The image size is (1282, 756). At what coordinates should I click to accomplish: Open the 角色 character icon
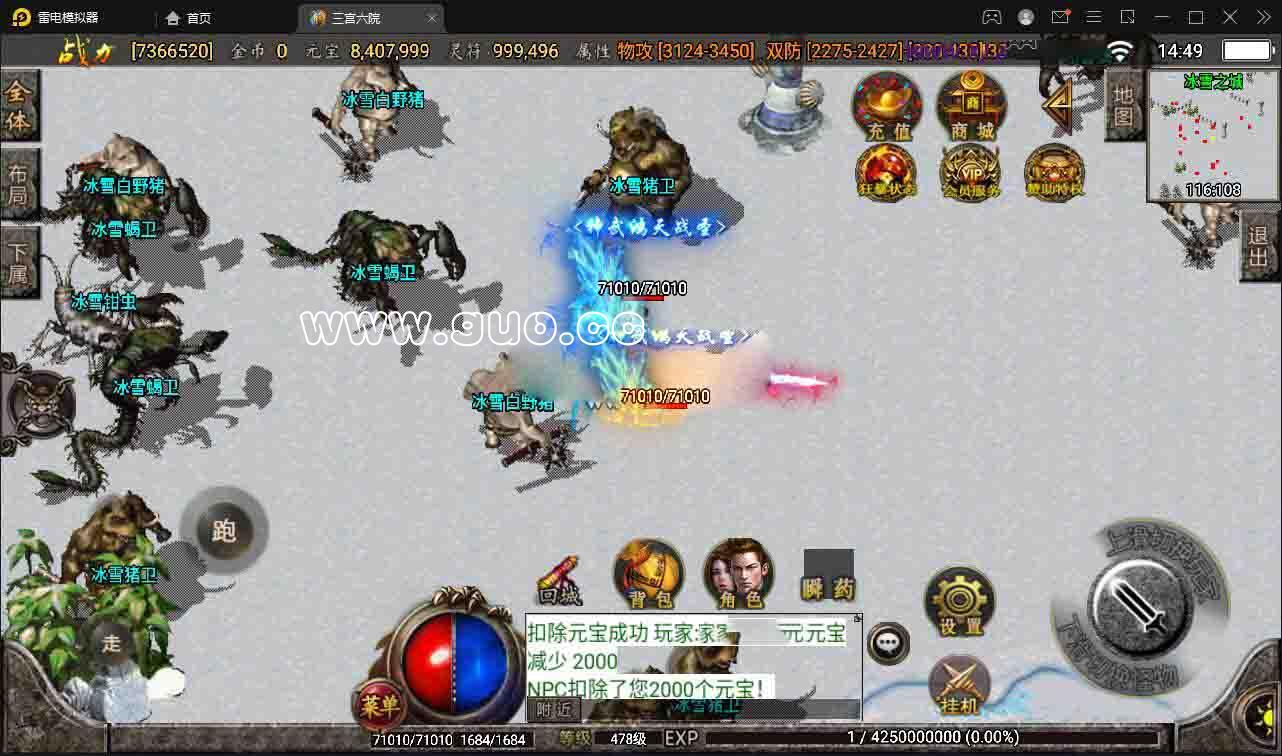tap(737, 573)
